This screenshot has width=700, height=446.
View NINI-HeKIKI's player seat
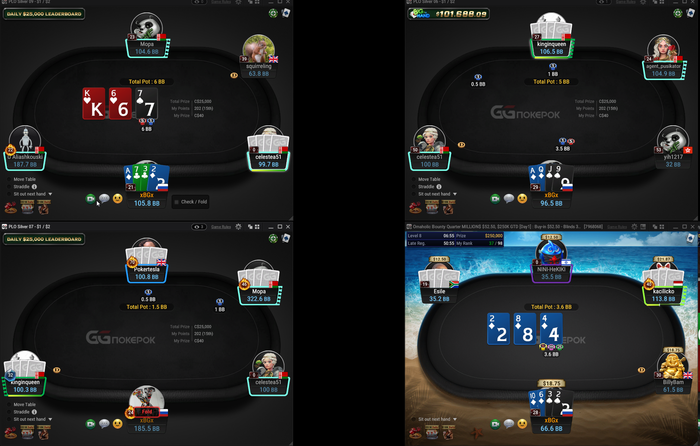[551, 252]
